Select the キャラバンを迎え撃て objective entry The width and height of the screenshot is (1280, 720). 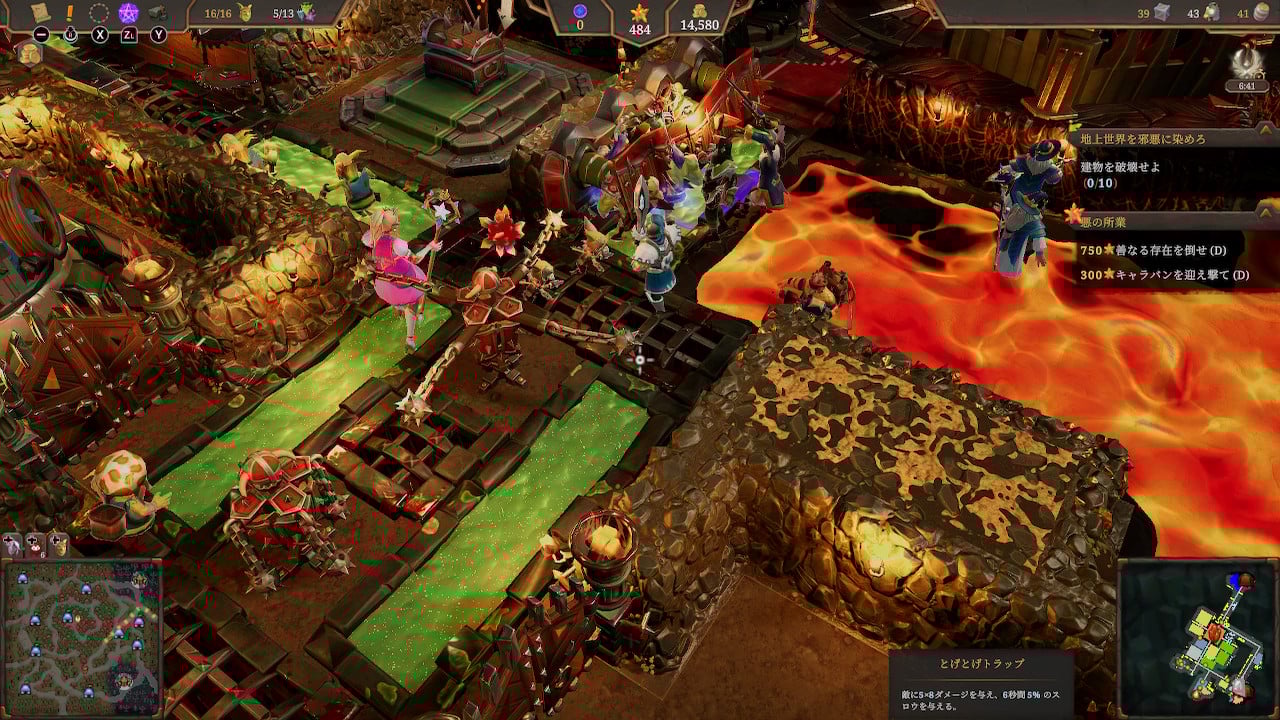1163,275
